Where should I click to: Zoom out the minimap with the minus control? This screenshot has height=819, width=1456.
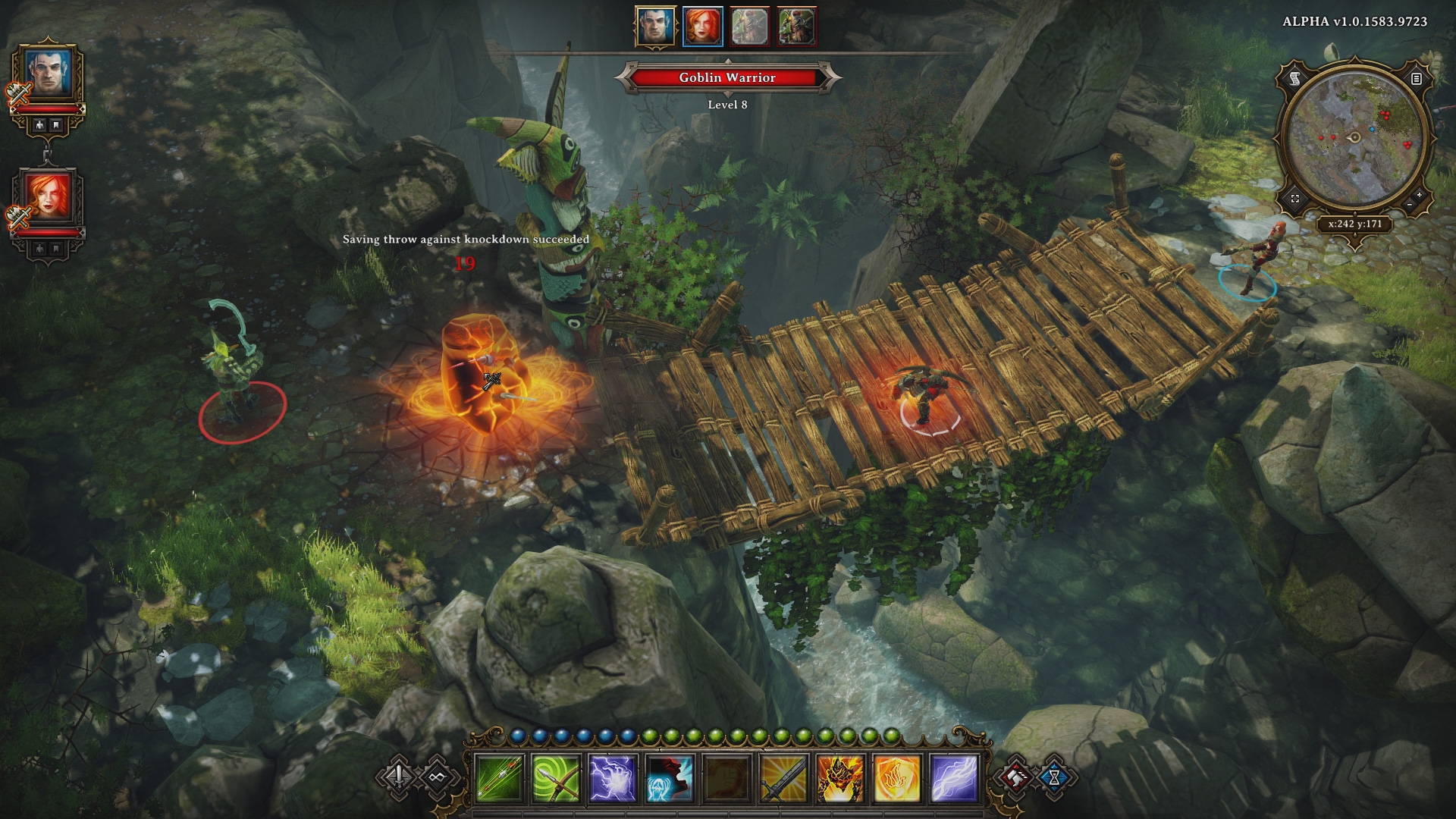click(1409, 206)
